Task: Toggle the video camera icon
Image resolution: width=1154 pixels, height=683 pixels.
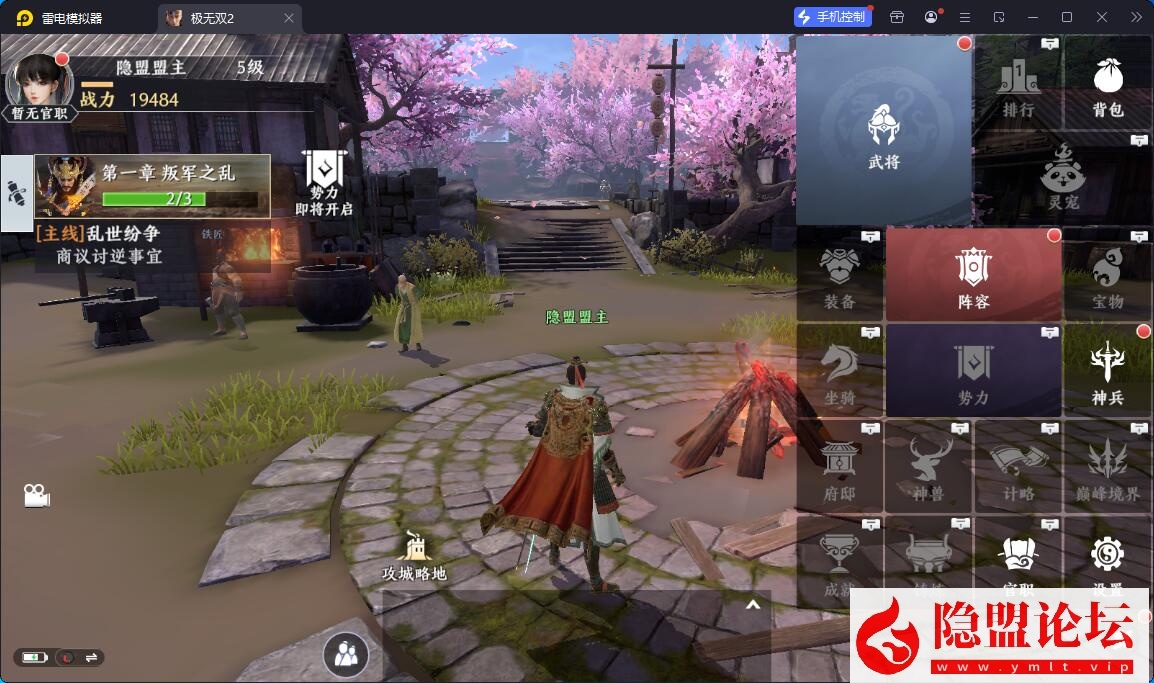Action: coord(37,496)
